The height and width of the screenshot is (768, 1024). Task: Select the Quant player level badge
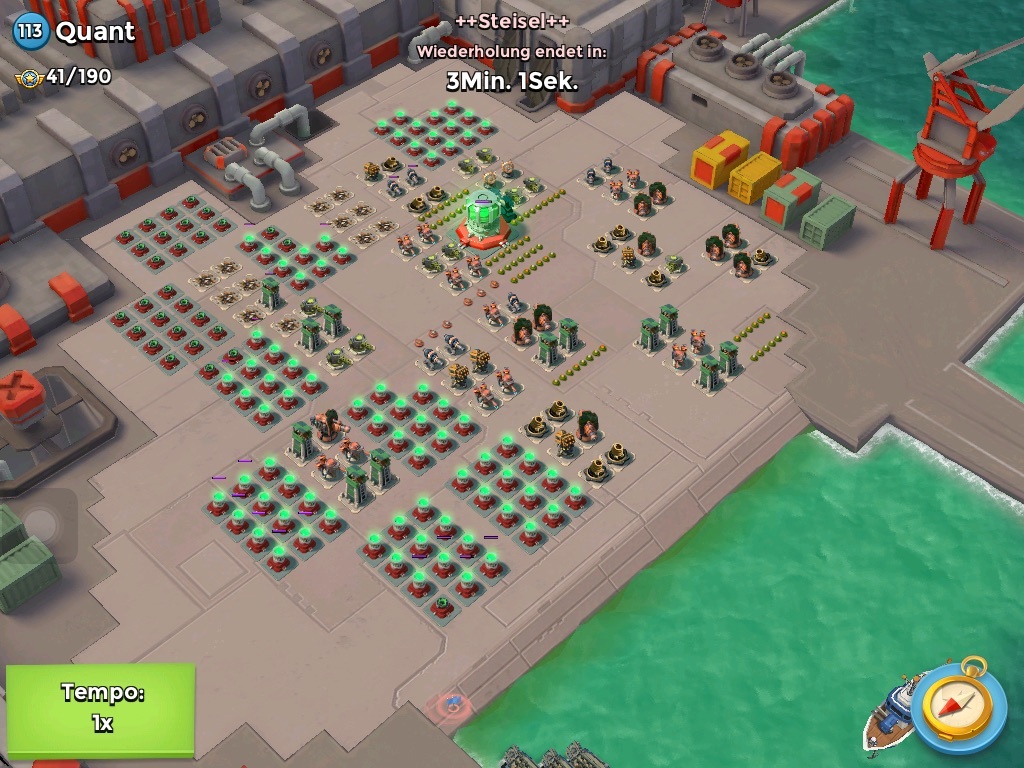point(30,31)
